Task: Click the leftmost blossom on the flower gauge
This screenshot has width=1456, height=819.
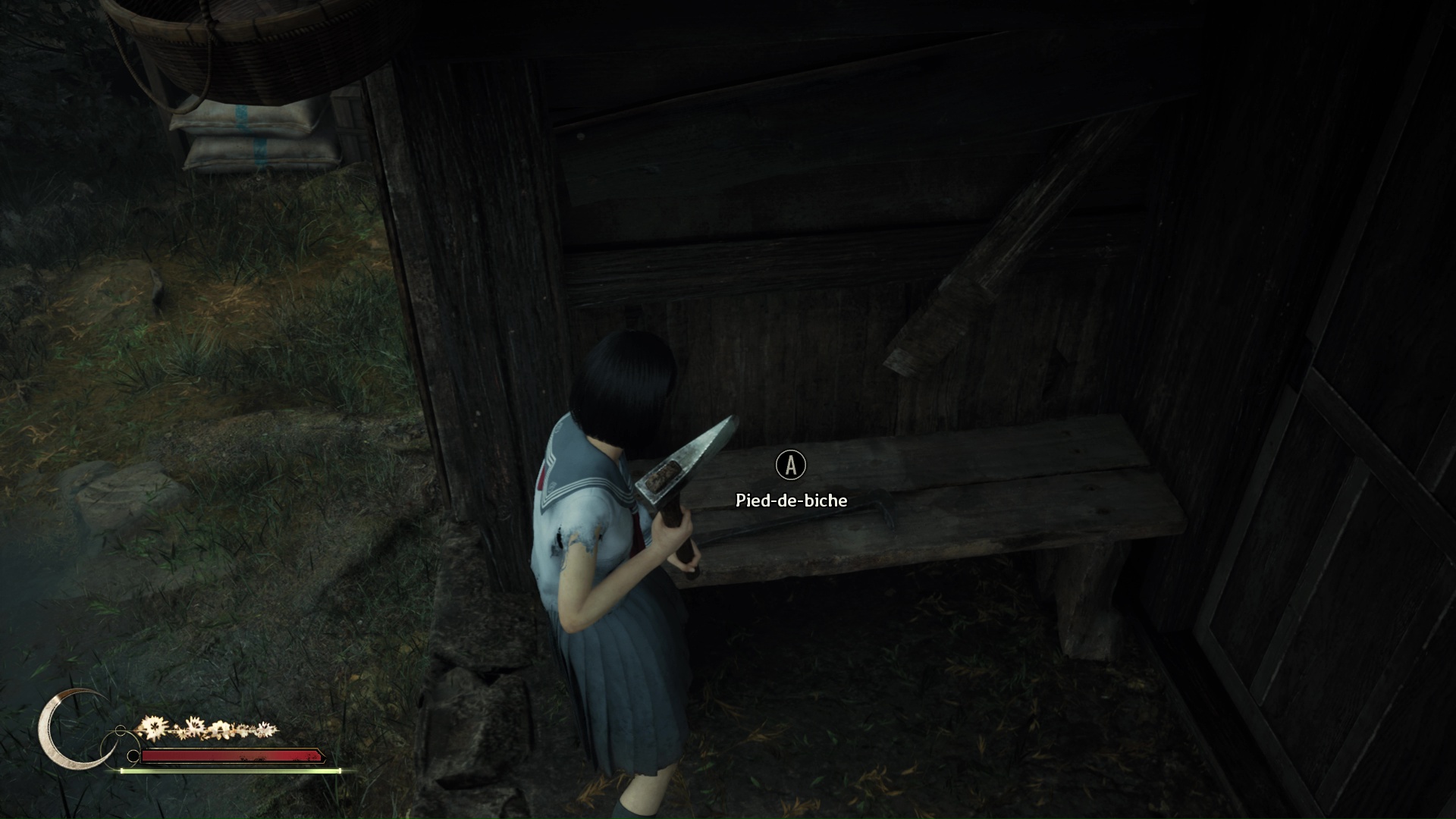Action: (x=152, y=728)
